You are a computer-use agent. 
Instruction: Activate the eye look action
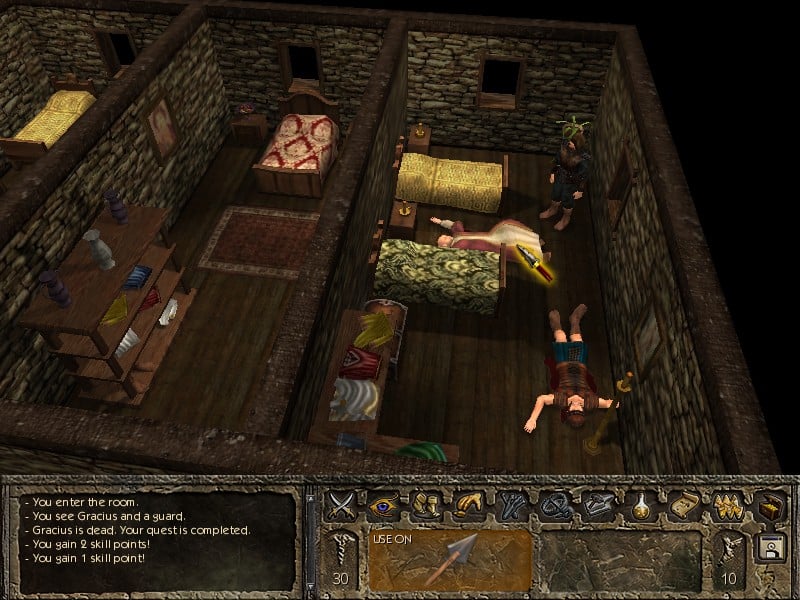pyautogui.click(x=383, y=504)
